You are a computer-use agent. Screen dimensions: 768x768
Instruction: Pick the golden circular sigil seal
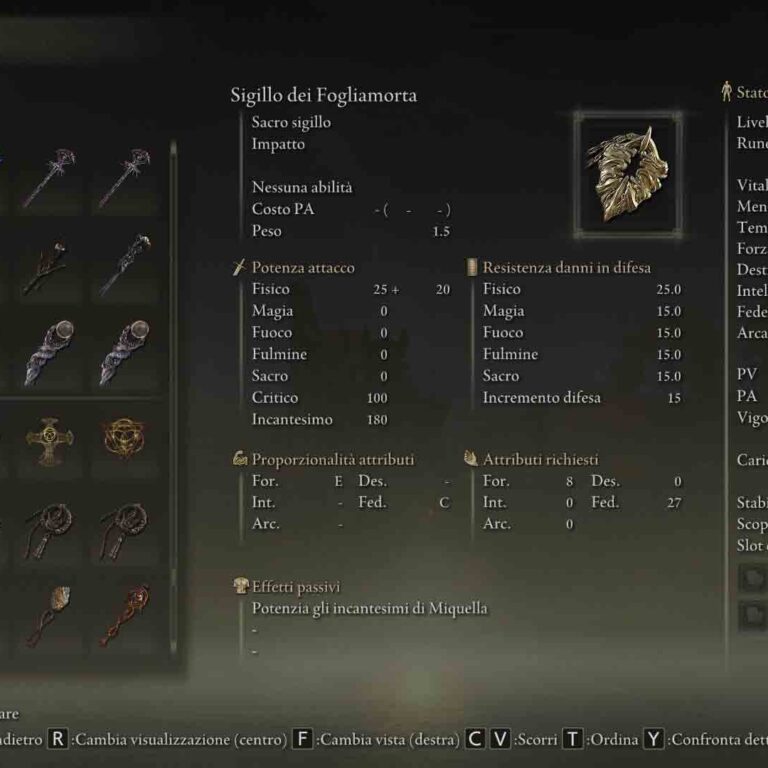coord(125,437)
